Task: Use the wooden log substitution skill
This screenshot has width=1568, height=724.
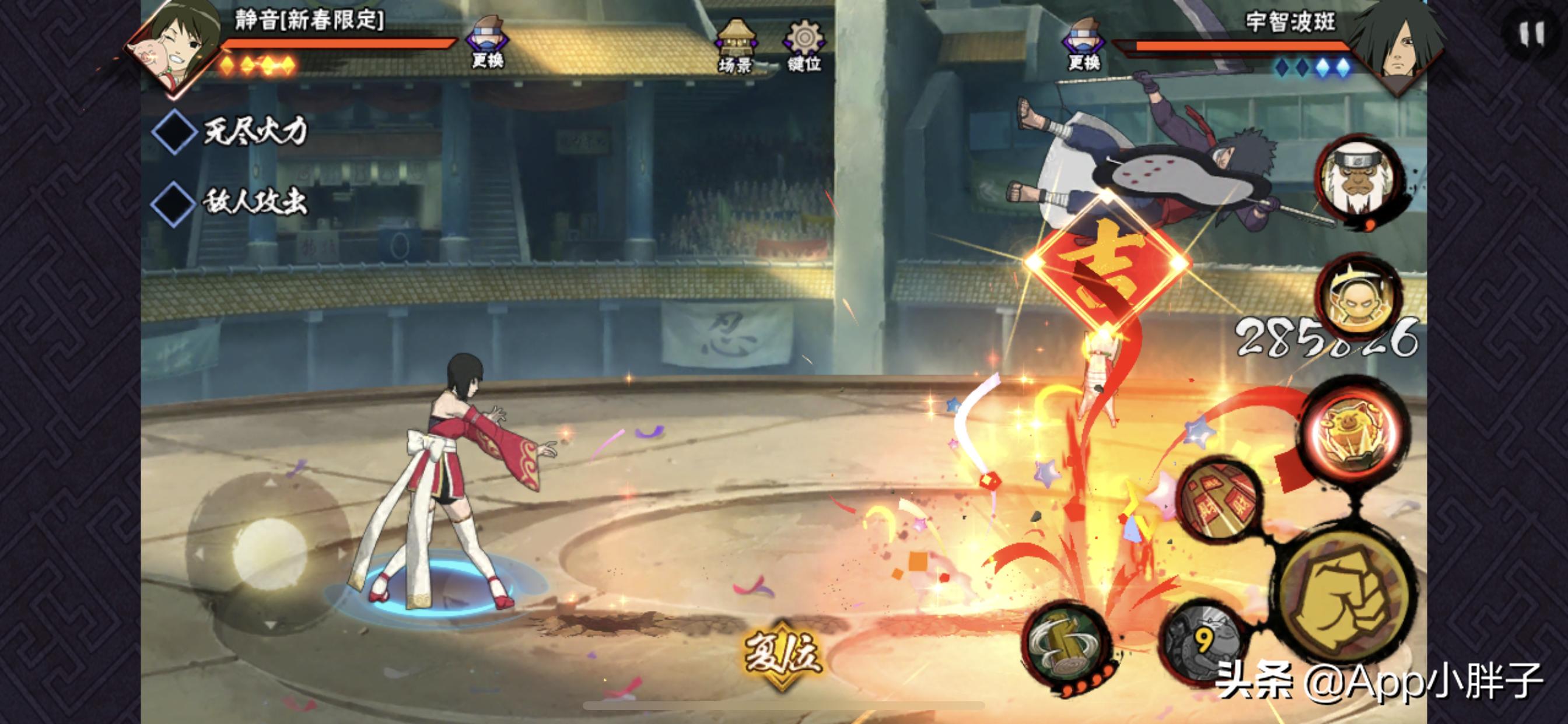Action: [x=1066, y=646]
